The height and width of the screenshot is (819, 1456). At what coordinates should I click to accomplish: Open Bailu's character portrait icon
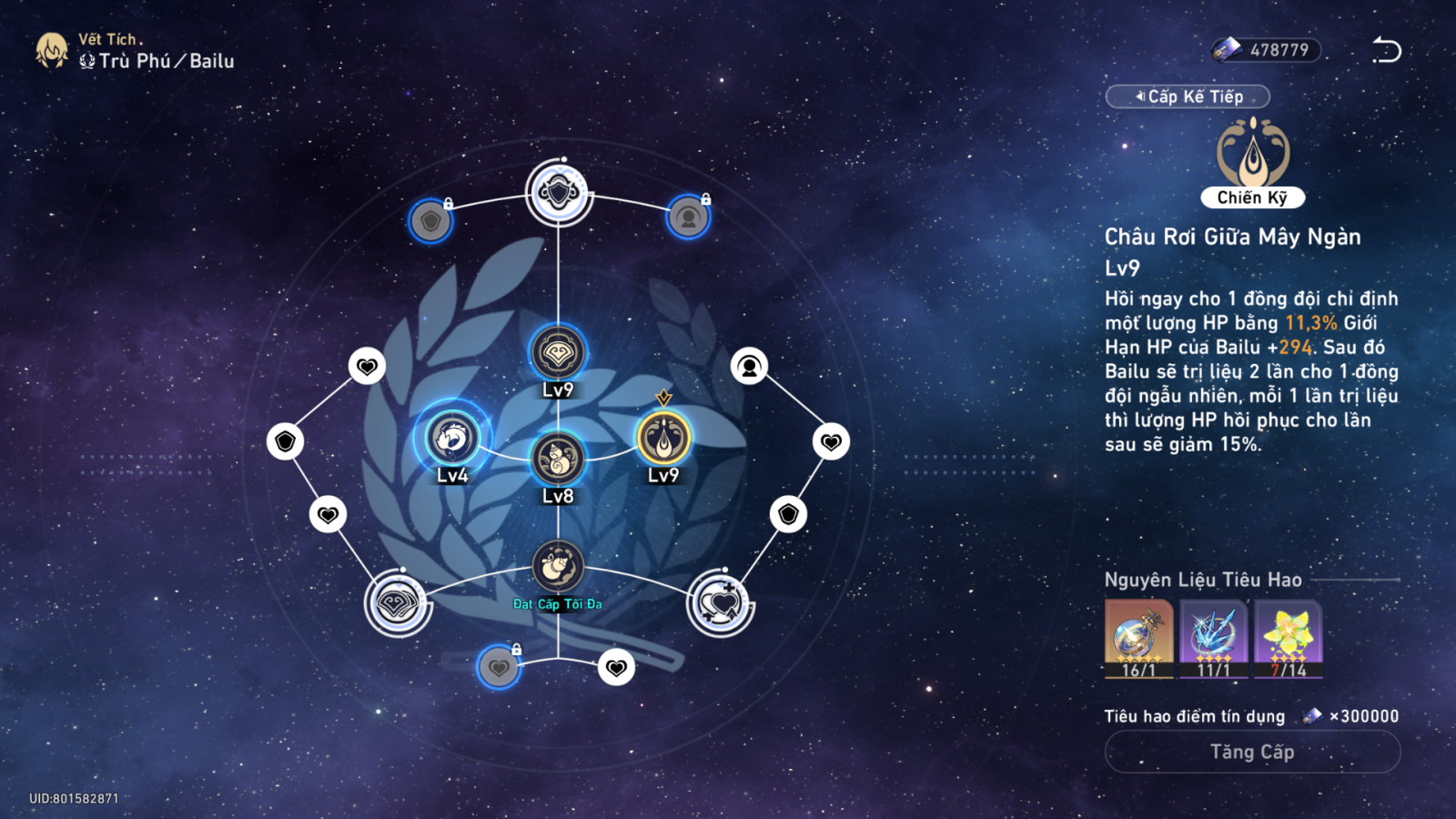[x=52, y=51]
